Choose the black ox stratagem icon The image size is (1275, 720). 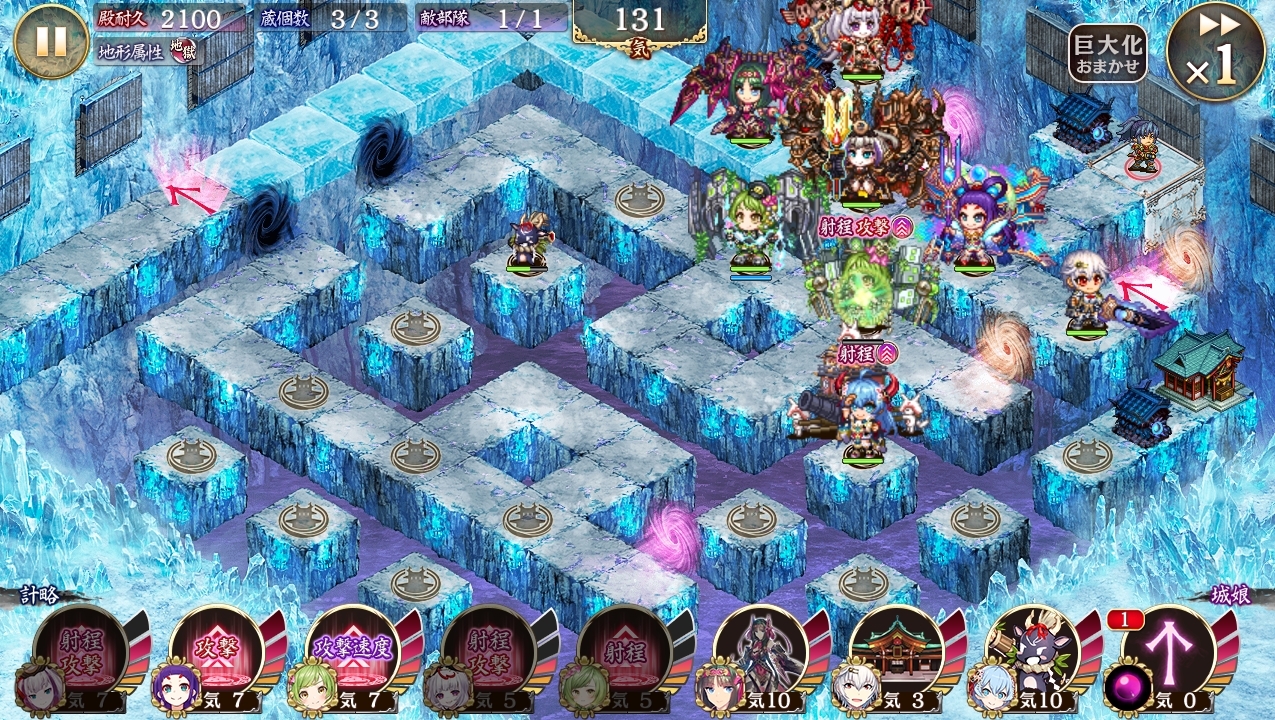1032,652
